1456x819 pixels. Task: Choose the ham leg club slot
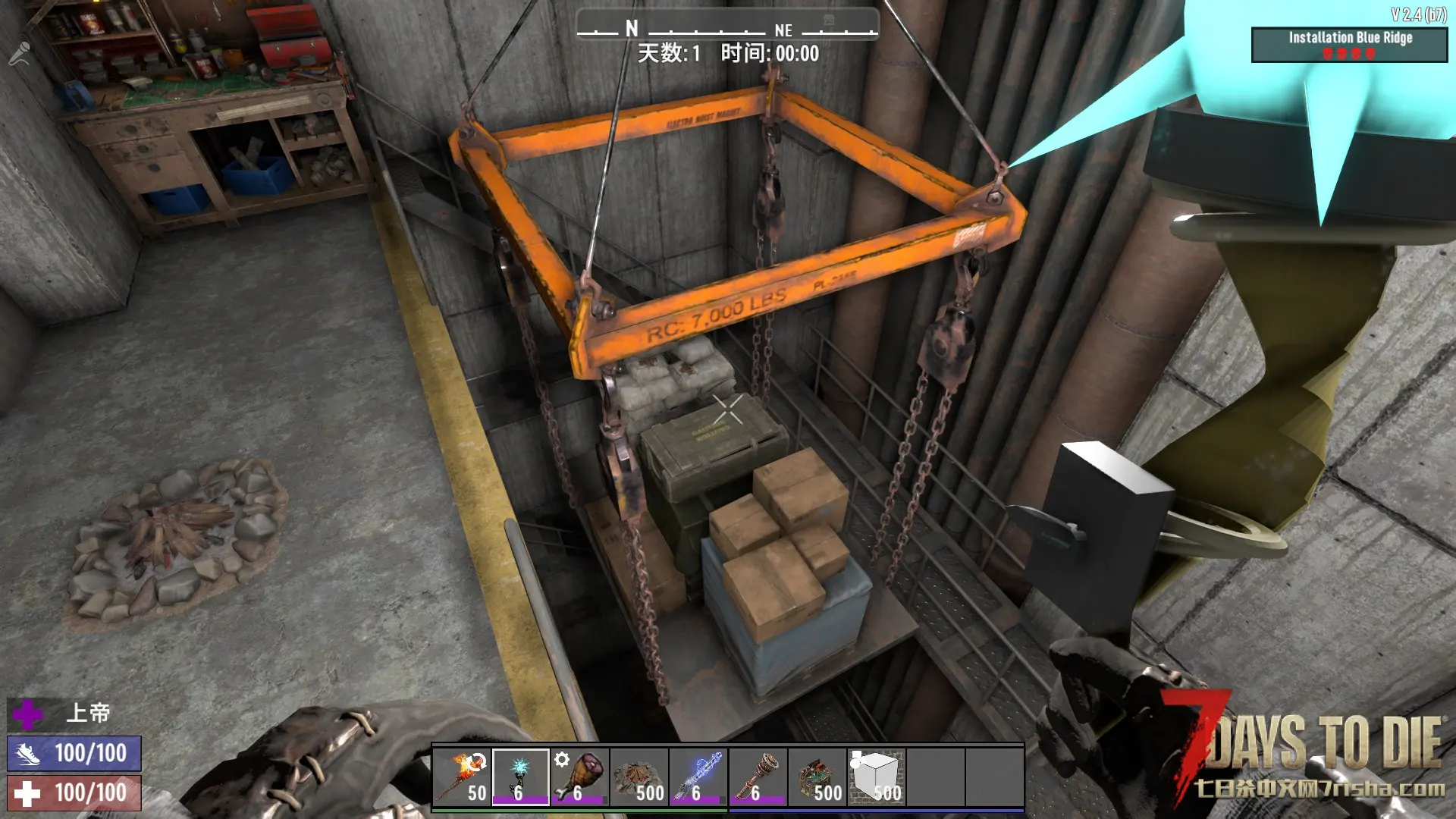click(x=580, y=777)
